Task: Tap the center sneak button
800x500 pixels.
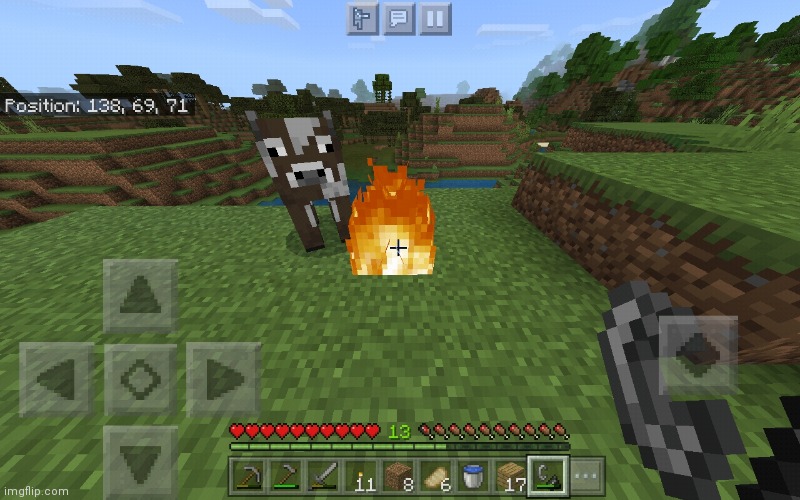Action: coord(141,379)
